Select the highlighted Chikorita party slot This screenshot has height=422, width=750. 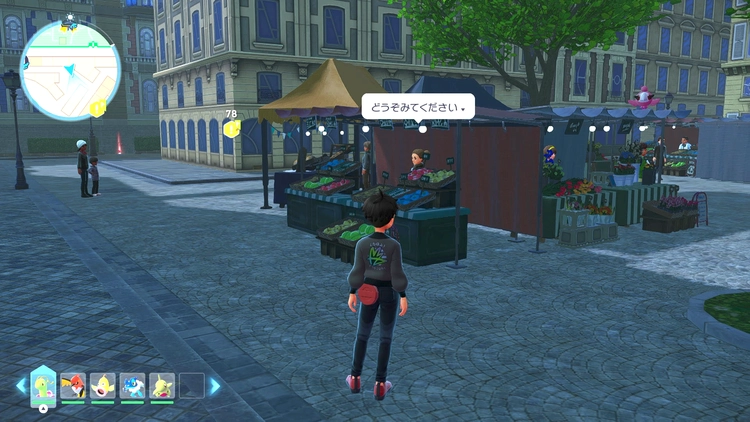pyautogui.click(x=43, y=385)
